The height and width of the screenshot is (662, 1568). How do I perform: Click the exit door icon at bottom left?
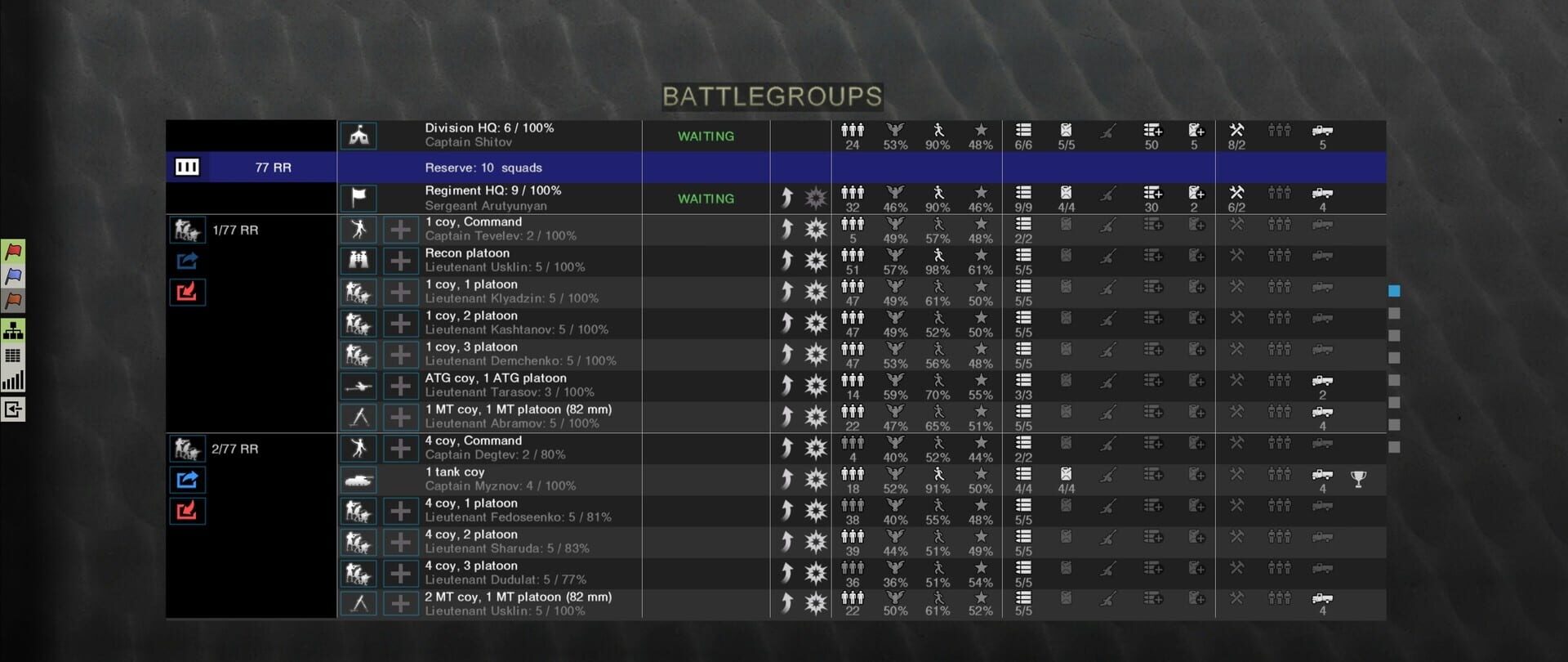[x=14, y=410]
